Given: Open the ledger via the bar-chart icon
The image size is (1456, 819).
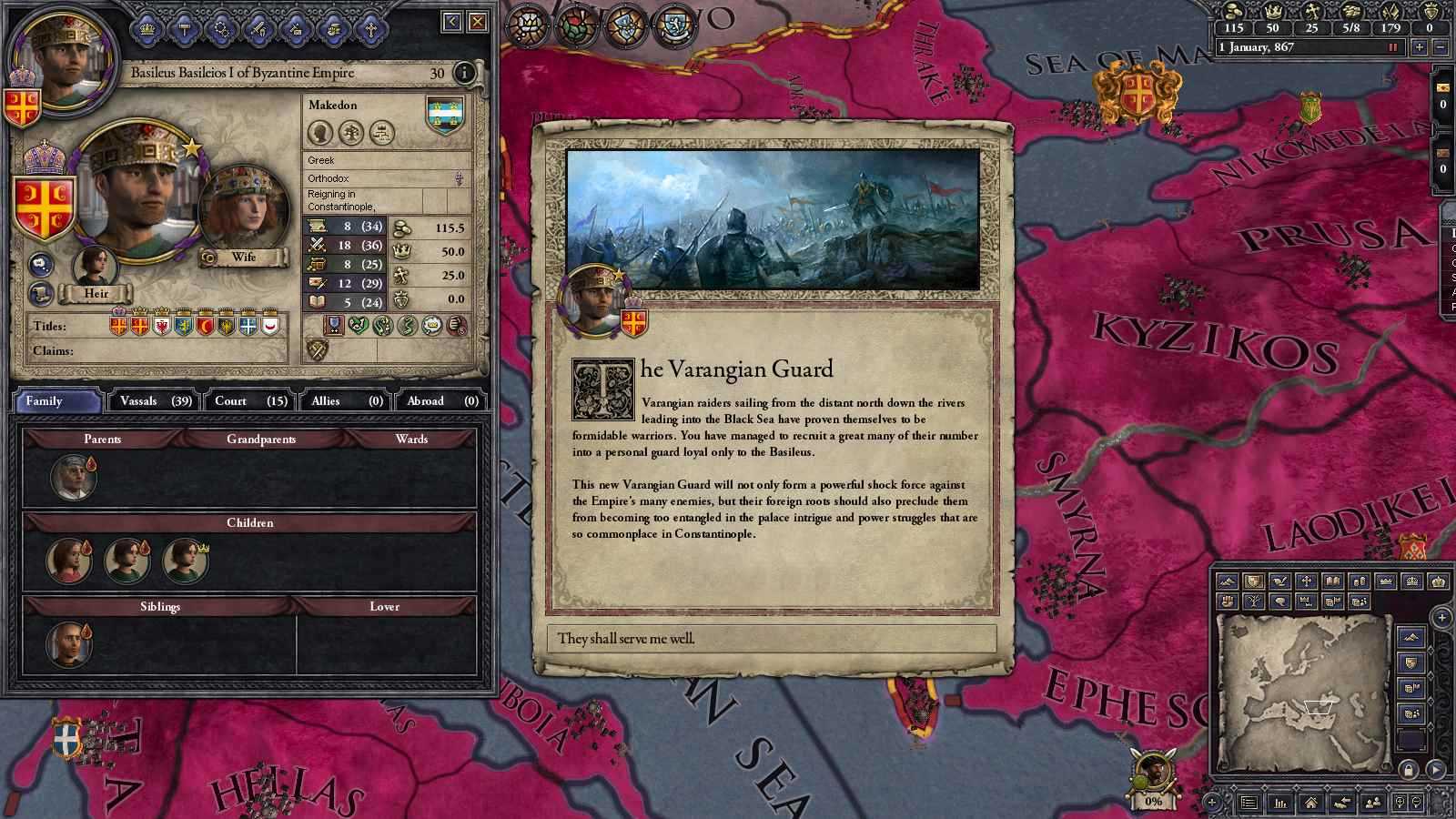Looking at the screenshot, I should (x=1279, y=803).
